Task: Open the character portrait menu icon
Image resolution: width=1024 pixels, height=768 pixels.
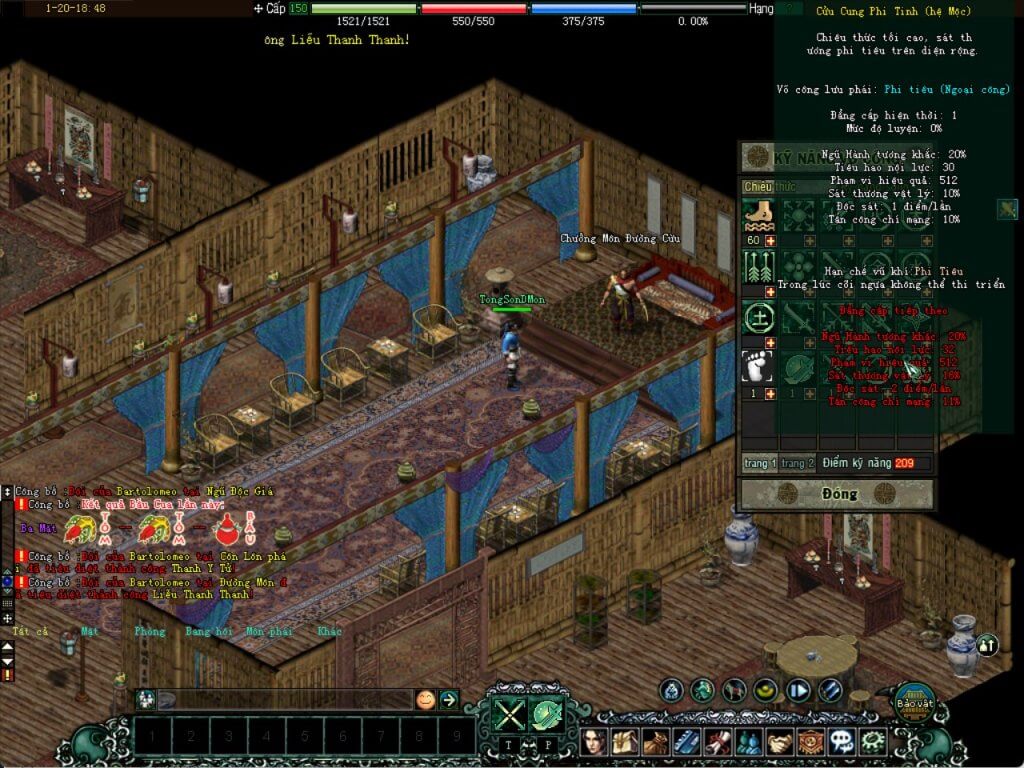Action: (597, 741)
